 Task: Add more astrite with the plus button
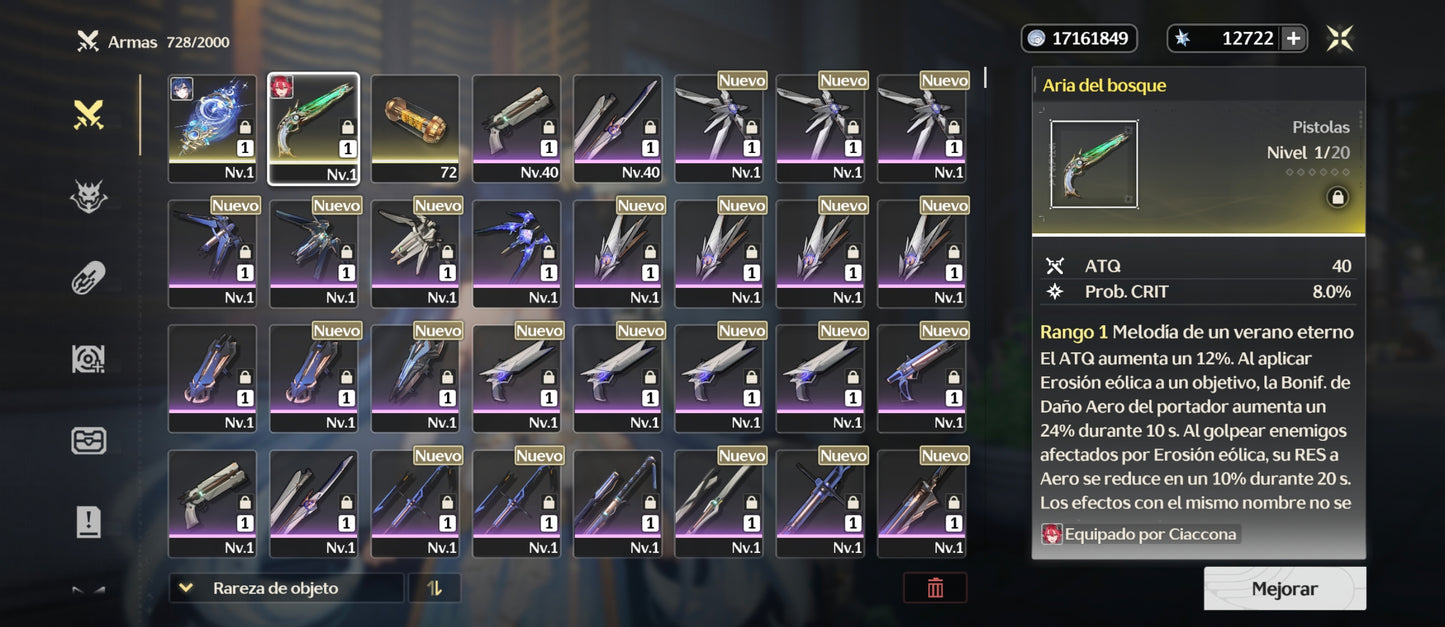pos(1293,39)
